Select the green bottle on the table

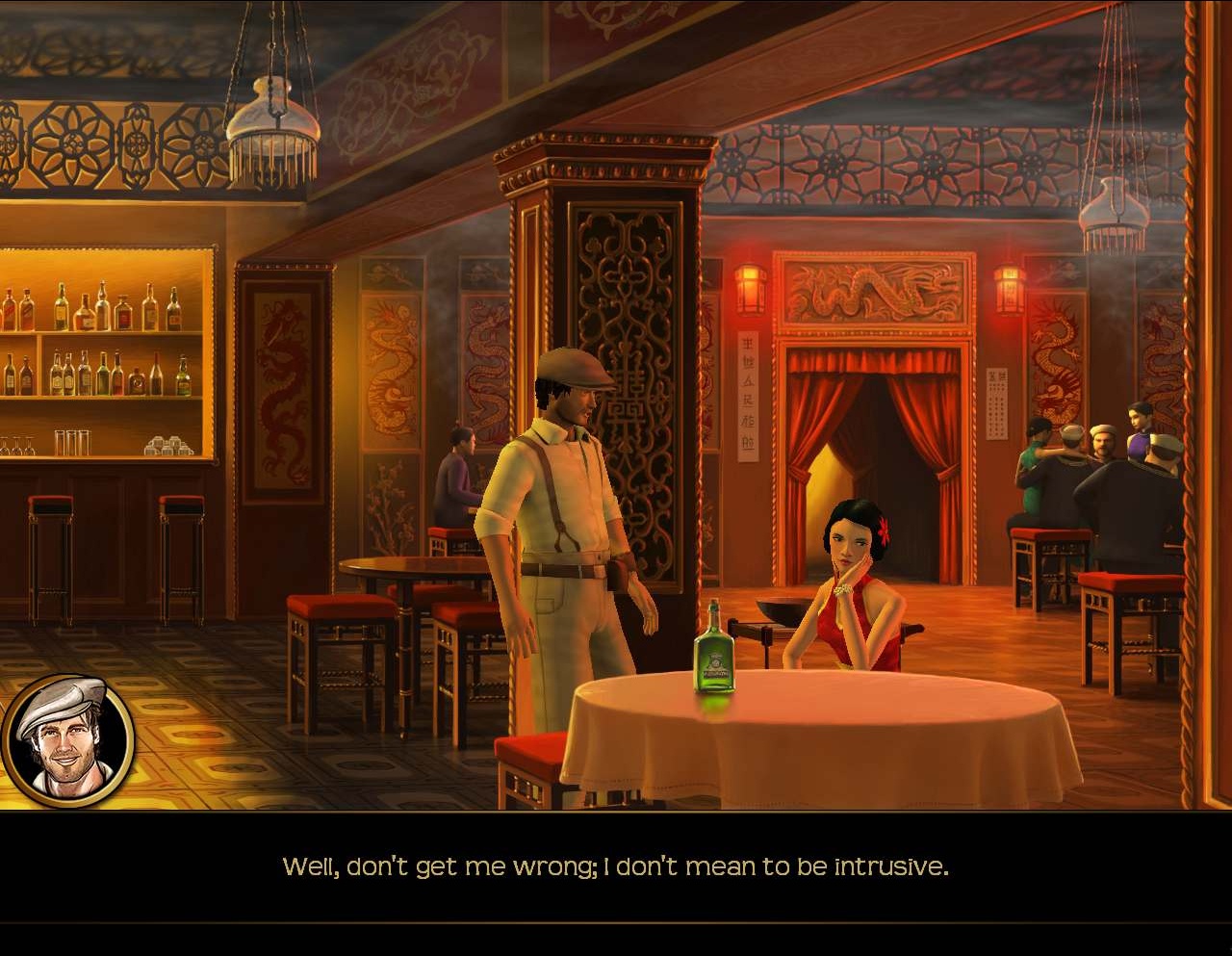tap(714, 659)
